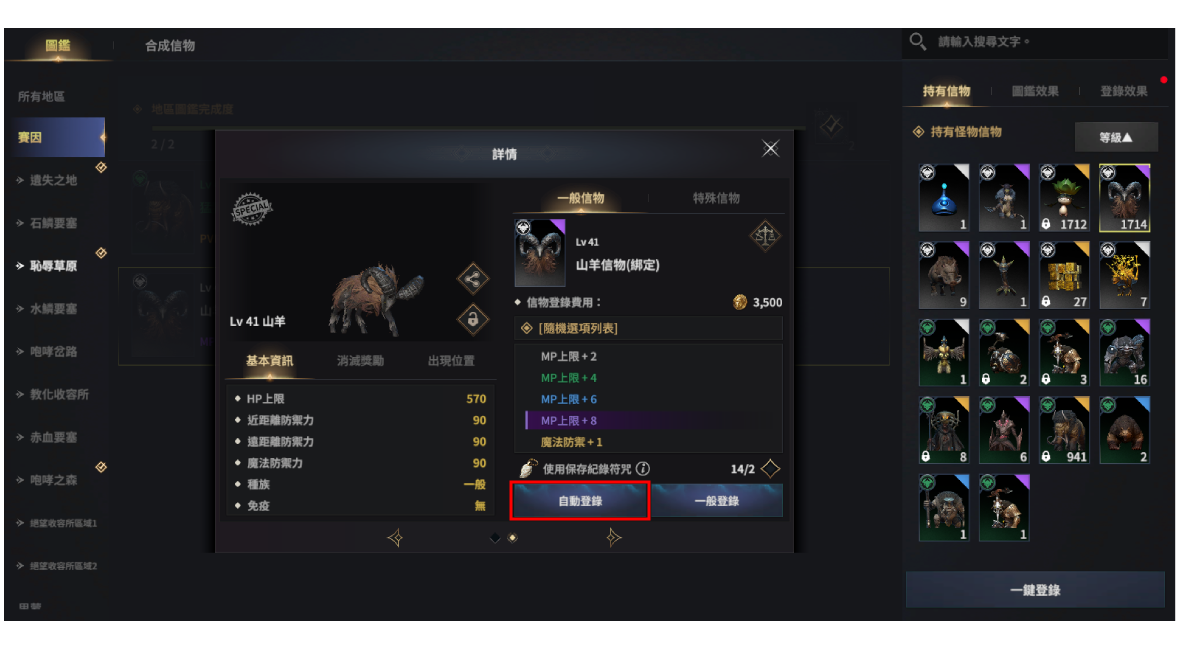Close the 詳情 details dialog

(x=770, y=149)
